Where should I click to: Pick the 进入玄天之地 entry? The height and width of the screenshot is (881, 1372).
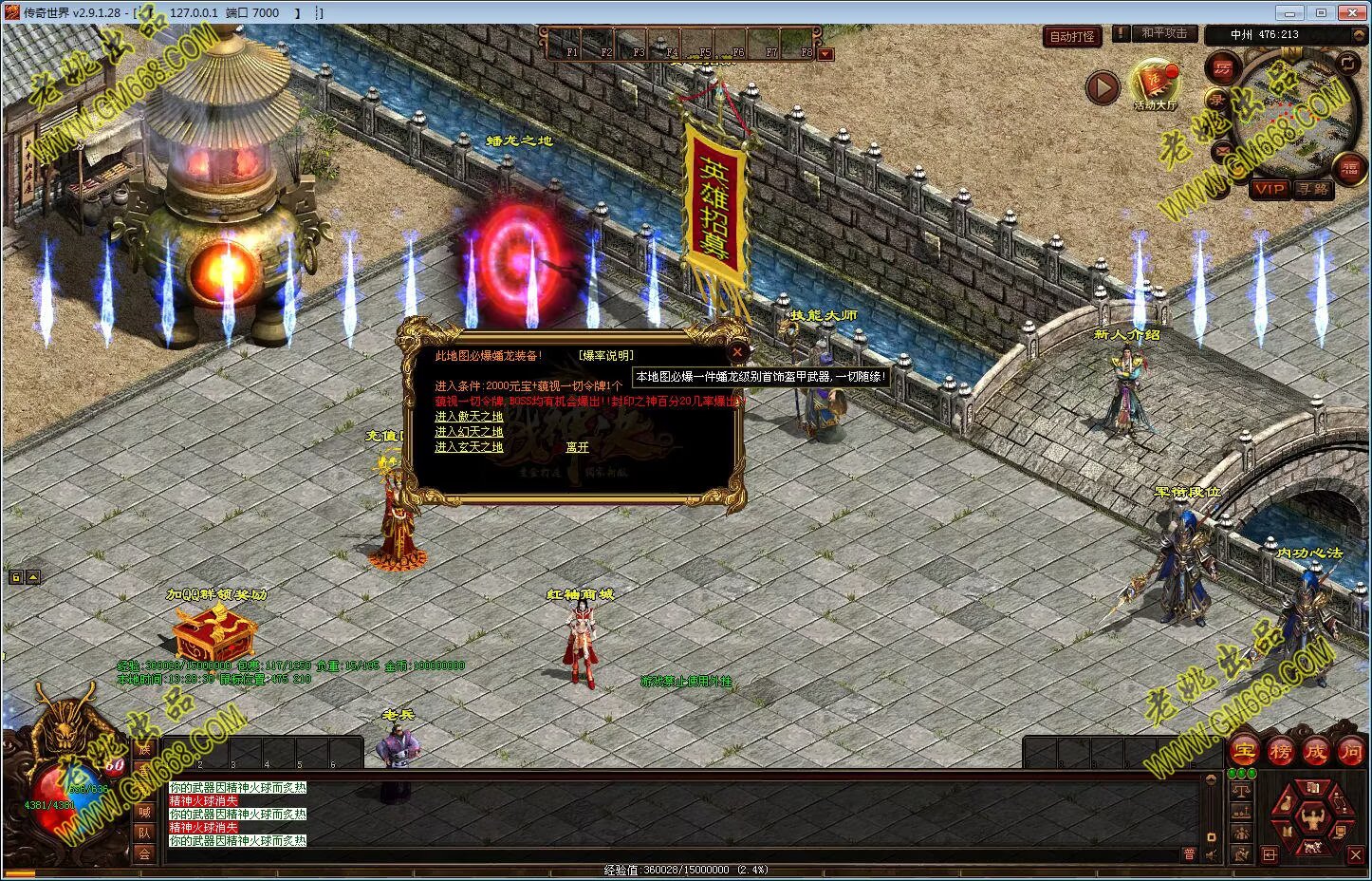469,447
